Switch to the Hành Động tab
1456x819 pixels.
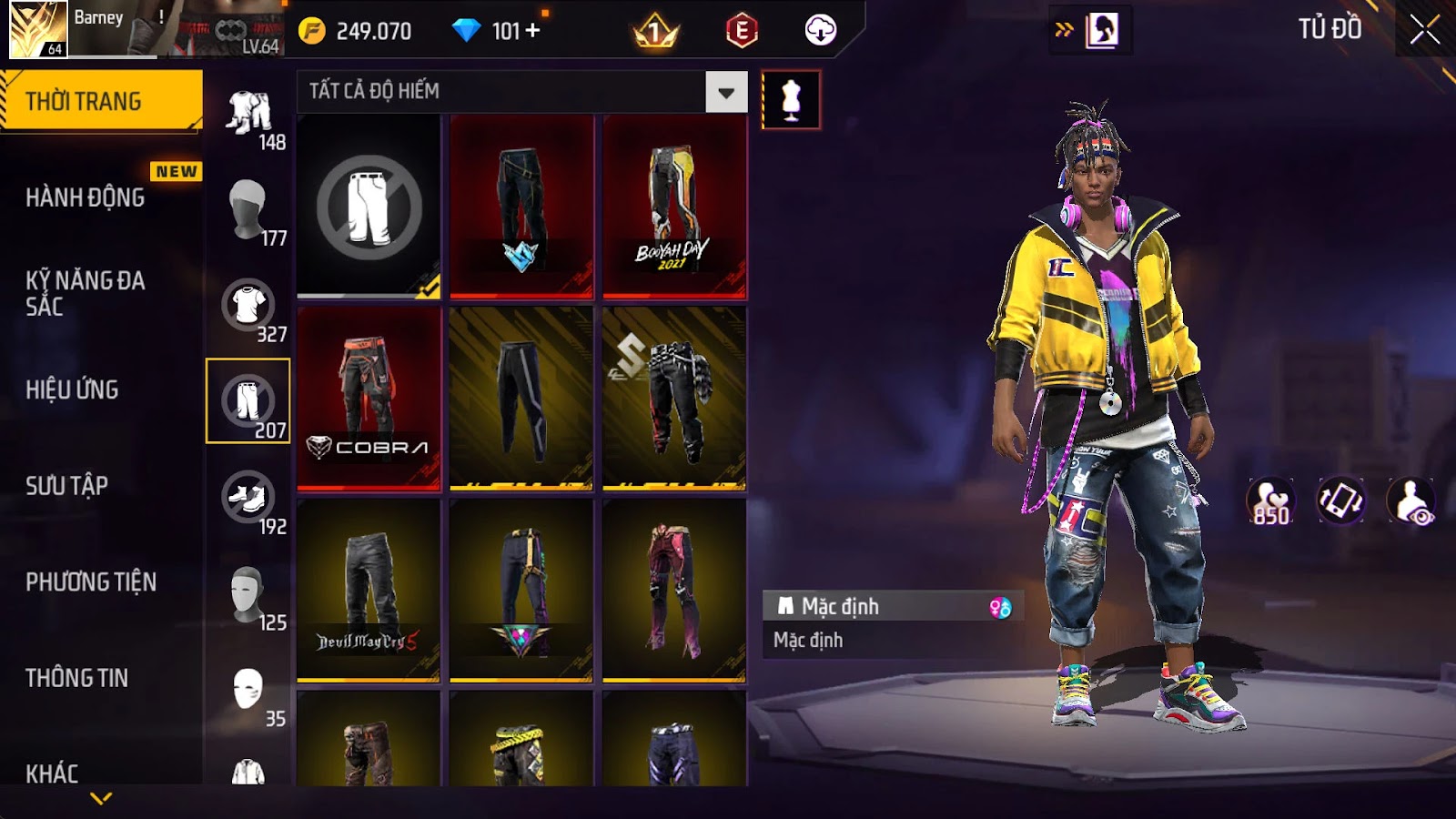coord(86,197)
